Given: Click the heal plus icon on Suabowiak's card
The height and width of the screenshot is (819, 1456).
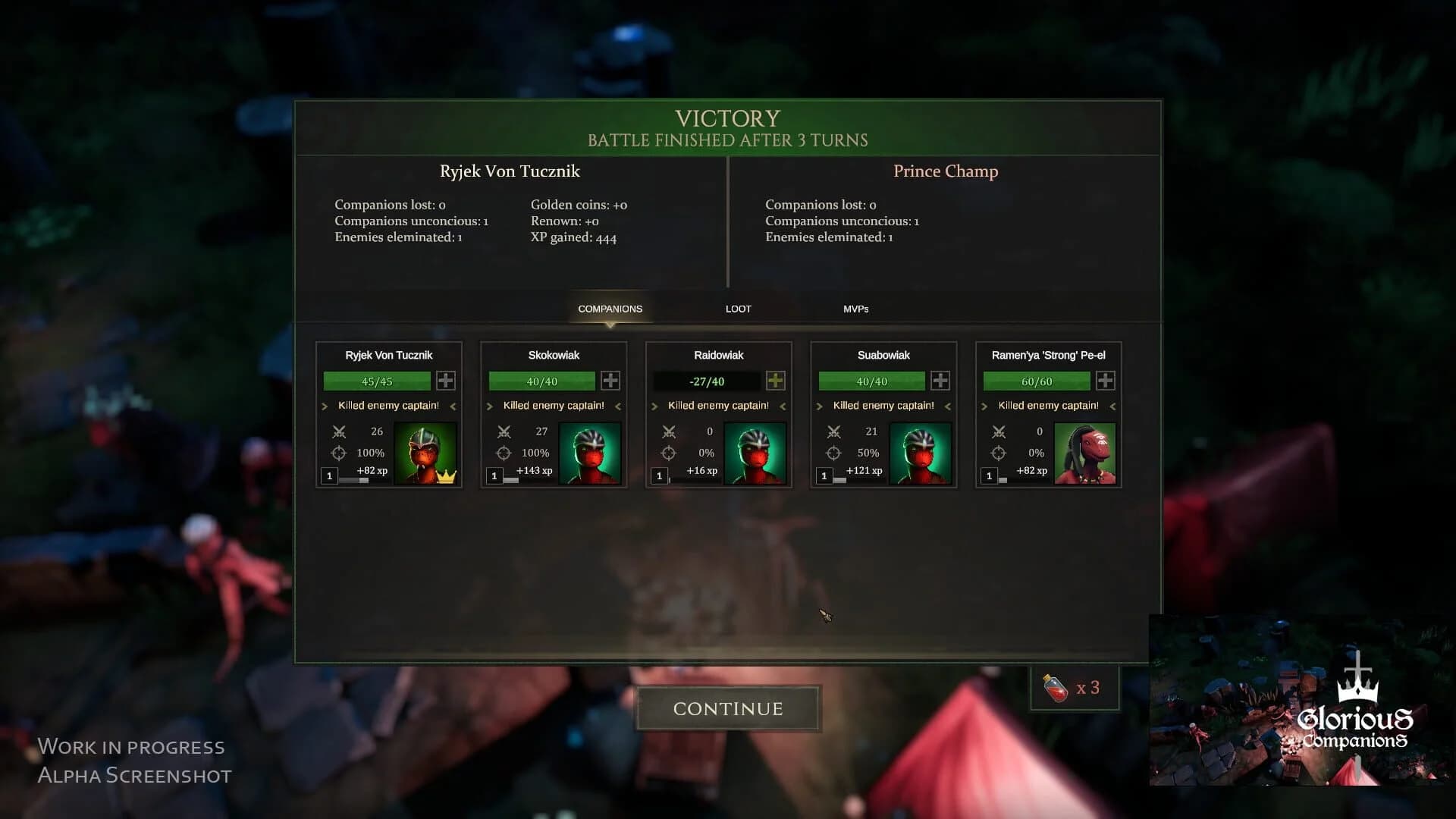Looking at the screenshot, I should coord(940,381).
